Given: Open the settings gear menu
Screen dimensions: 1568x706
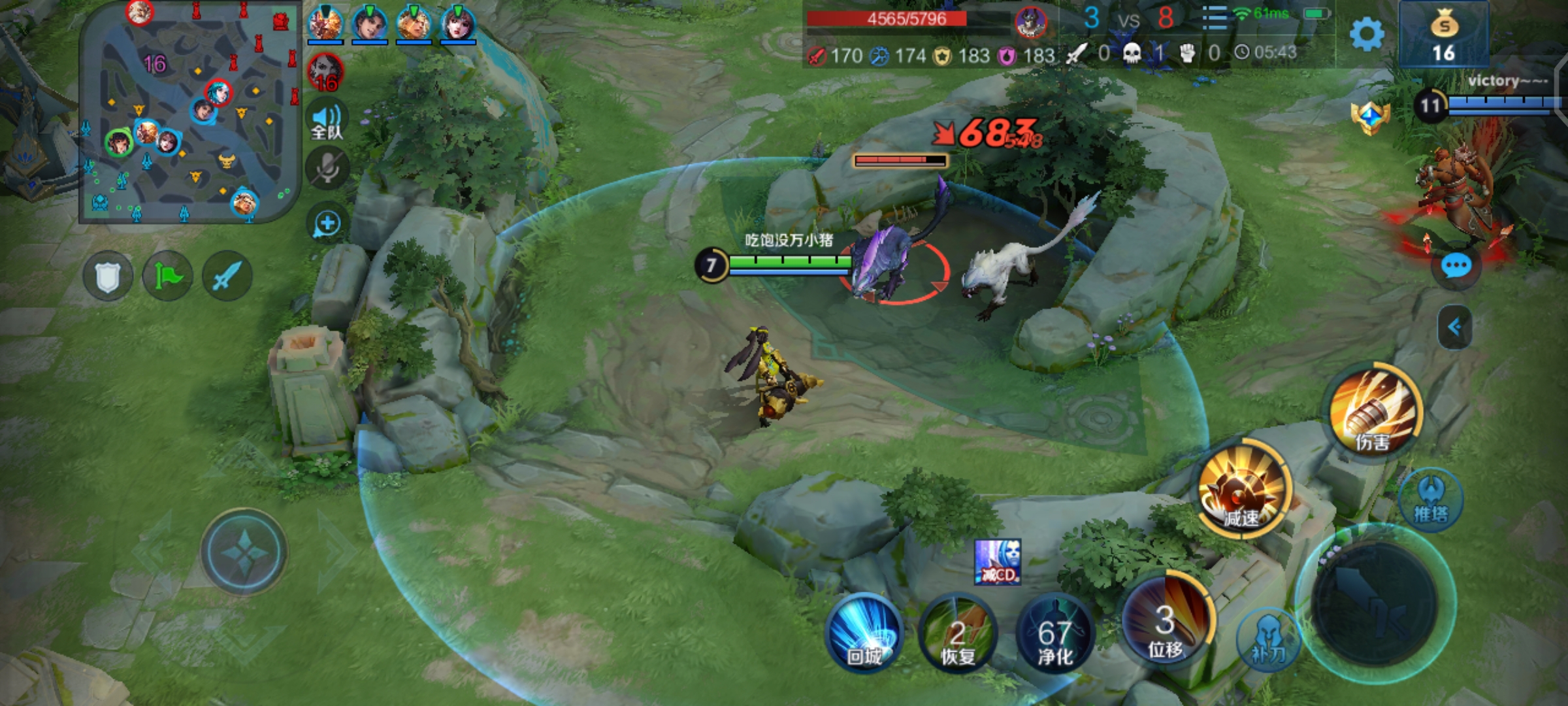Looking at the screenshot, I should coord(1366,34).
